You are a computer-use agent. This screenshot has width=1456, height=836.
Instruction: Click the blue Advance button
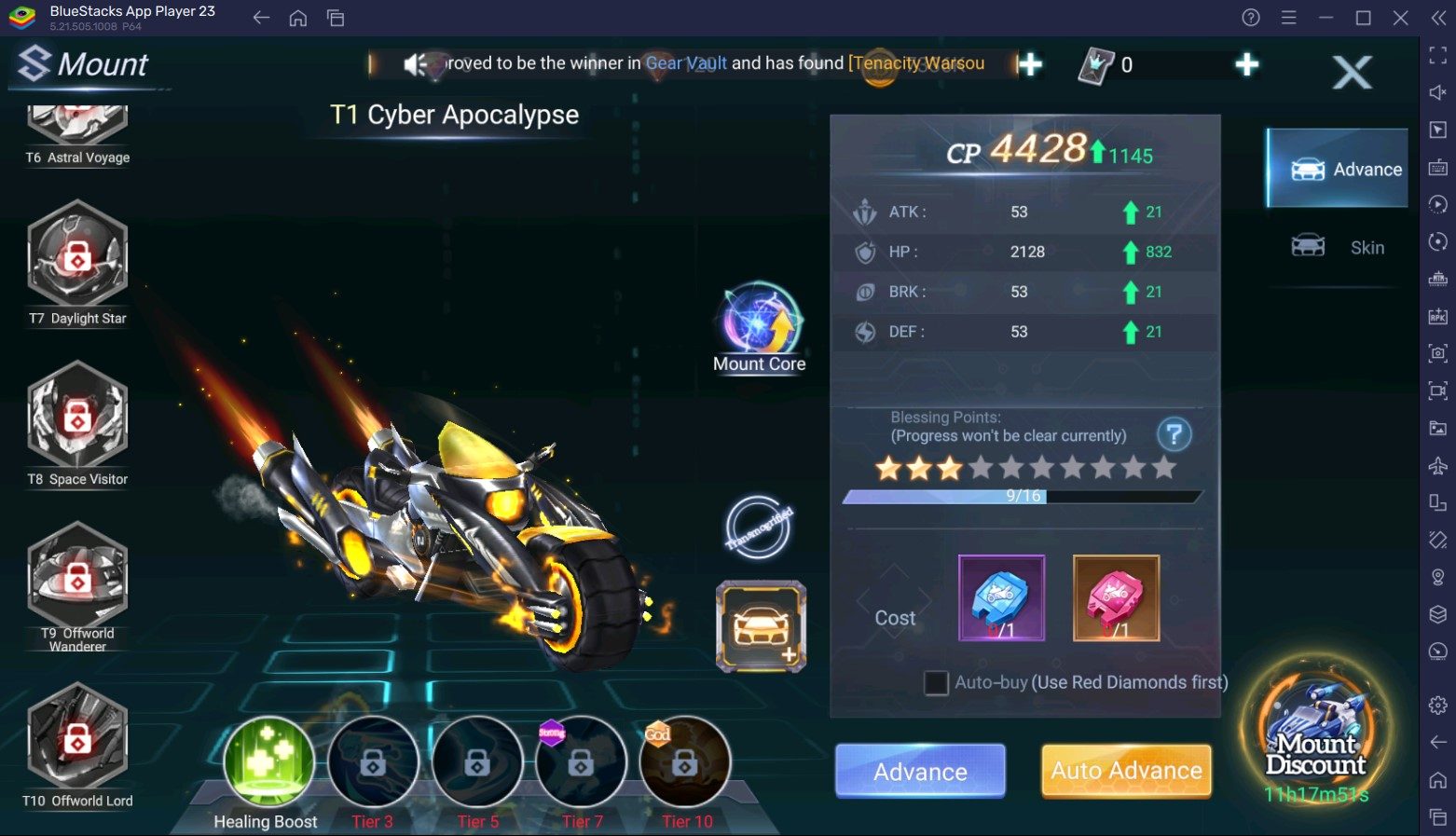click(x=920, y=771)
